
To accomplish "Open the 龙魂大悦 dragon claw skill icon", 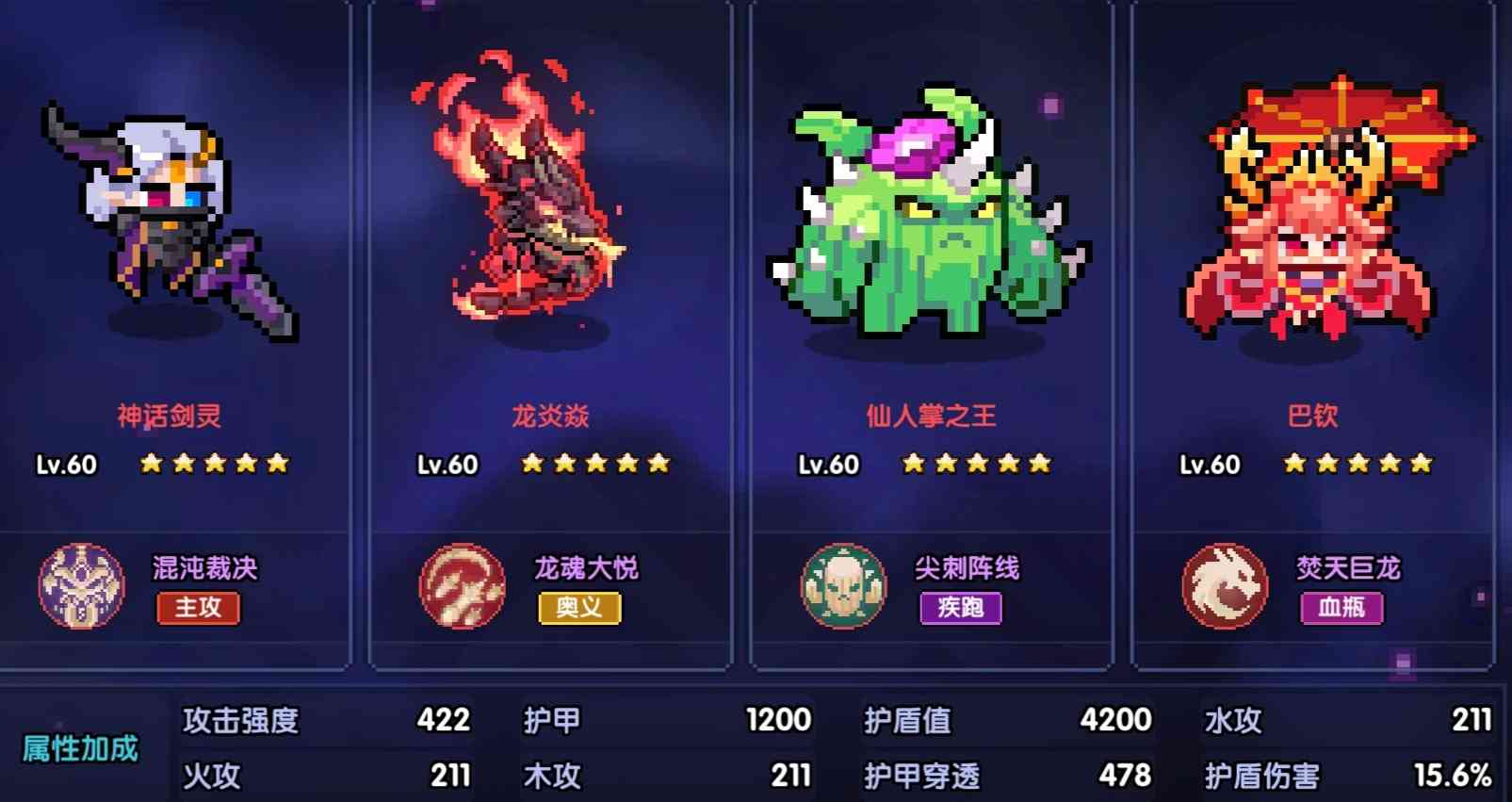I will tap(461, 586).
